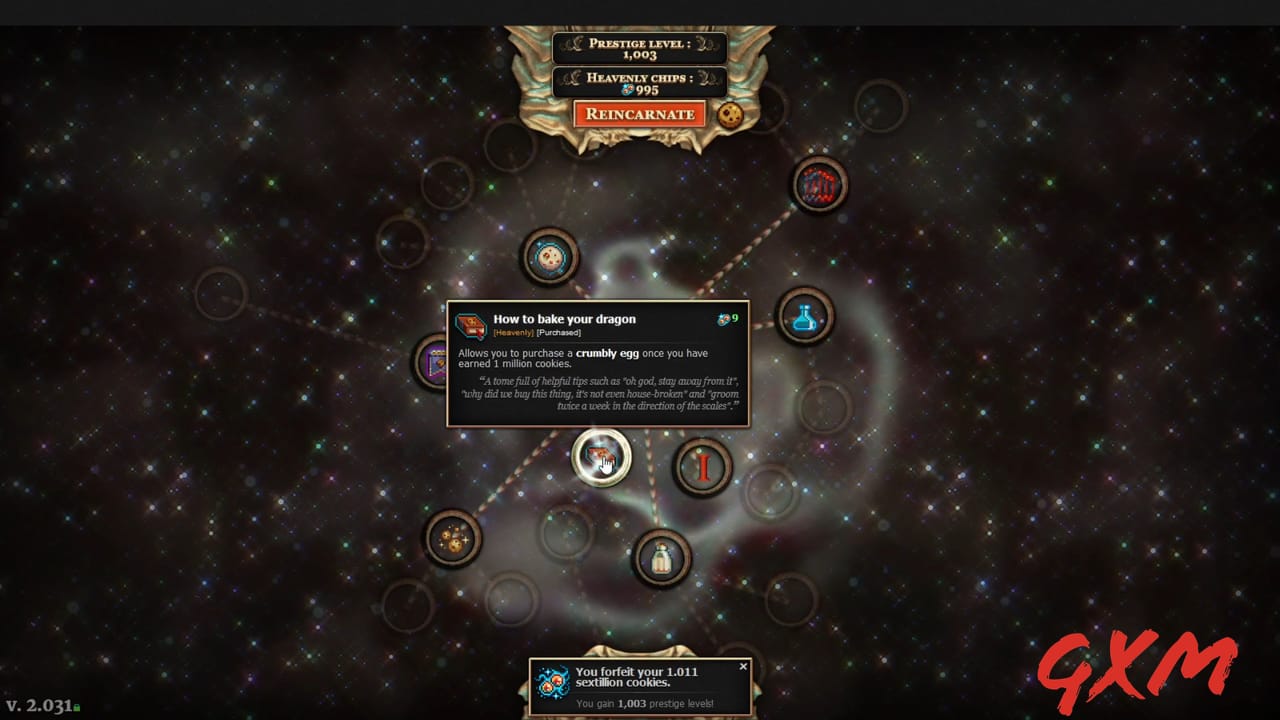
Task: Click the heavenly chips icon in the counter
Action: [x=627, y=90]
